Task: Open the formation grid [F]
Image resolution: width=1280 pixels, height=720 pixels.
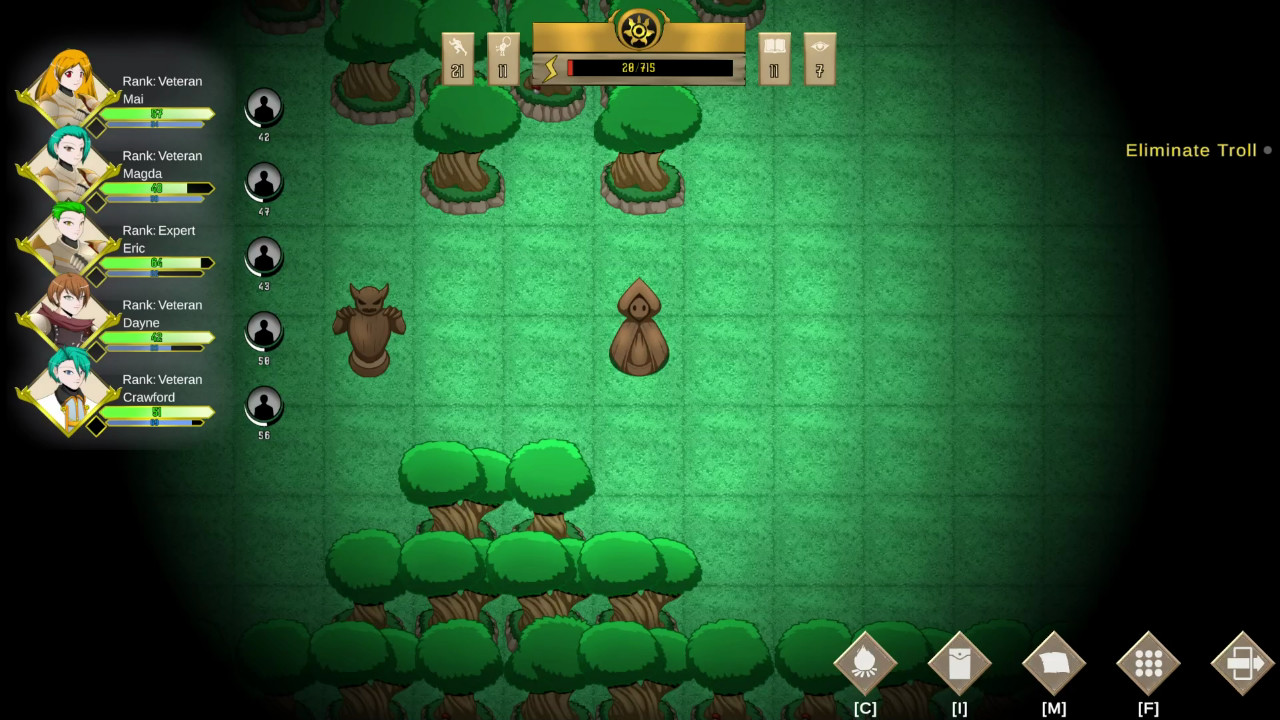Action: click(x=1147, y=662)
